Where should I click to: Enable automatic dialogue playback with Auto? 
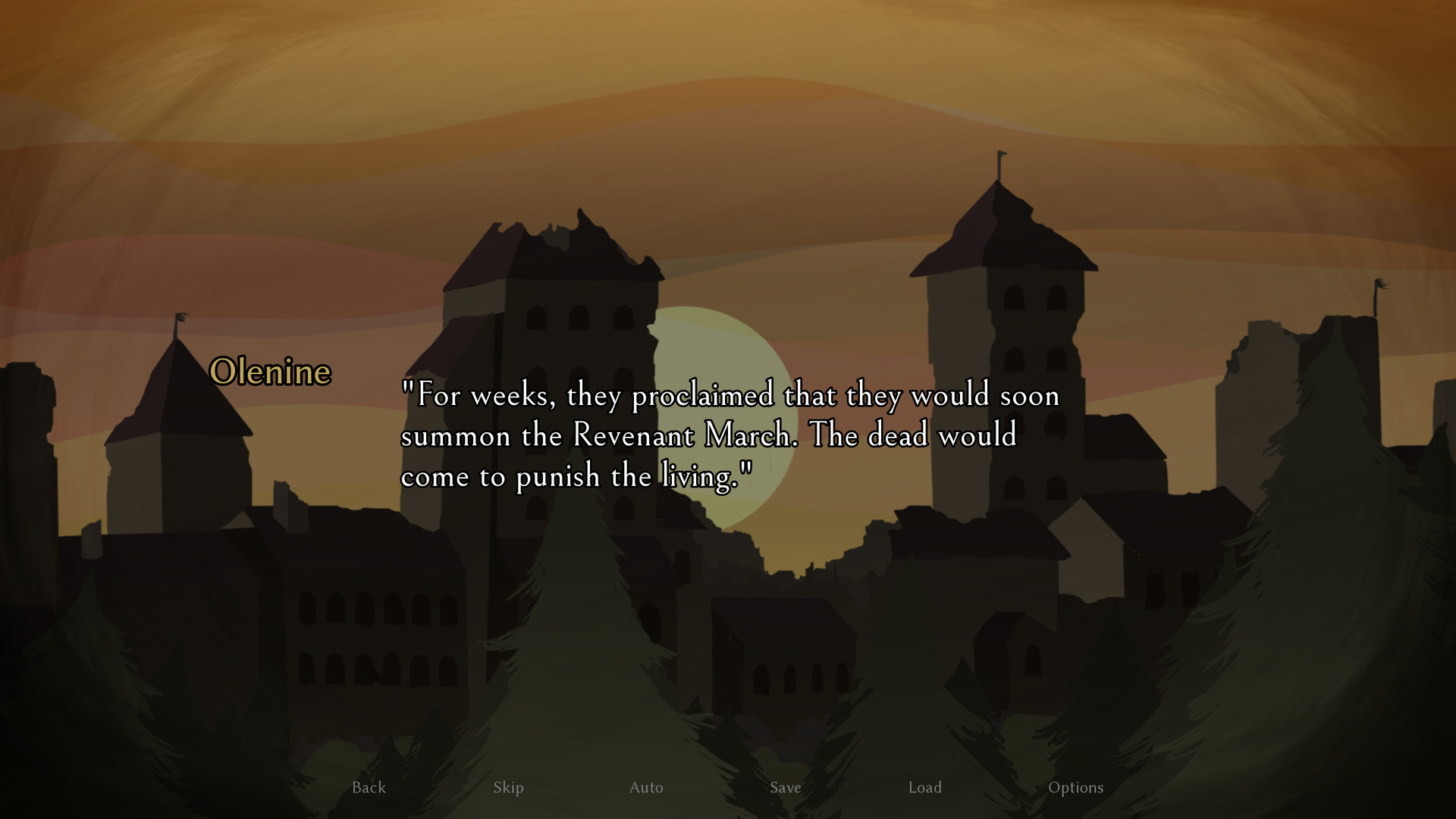tap(645, 787)
